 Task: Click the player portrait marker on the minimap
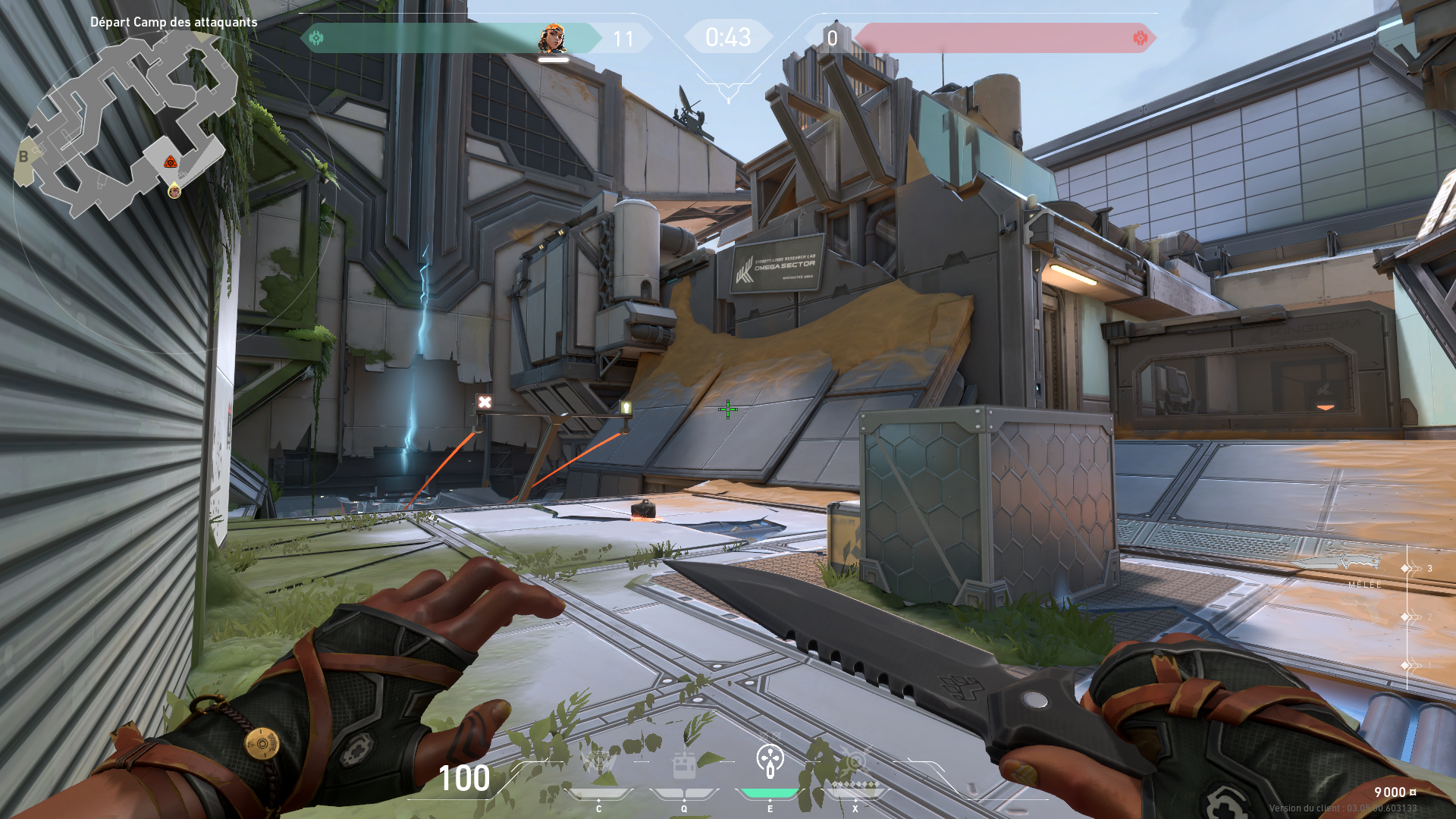point(174,191)
